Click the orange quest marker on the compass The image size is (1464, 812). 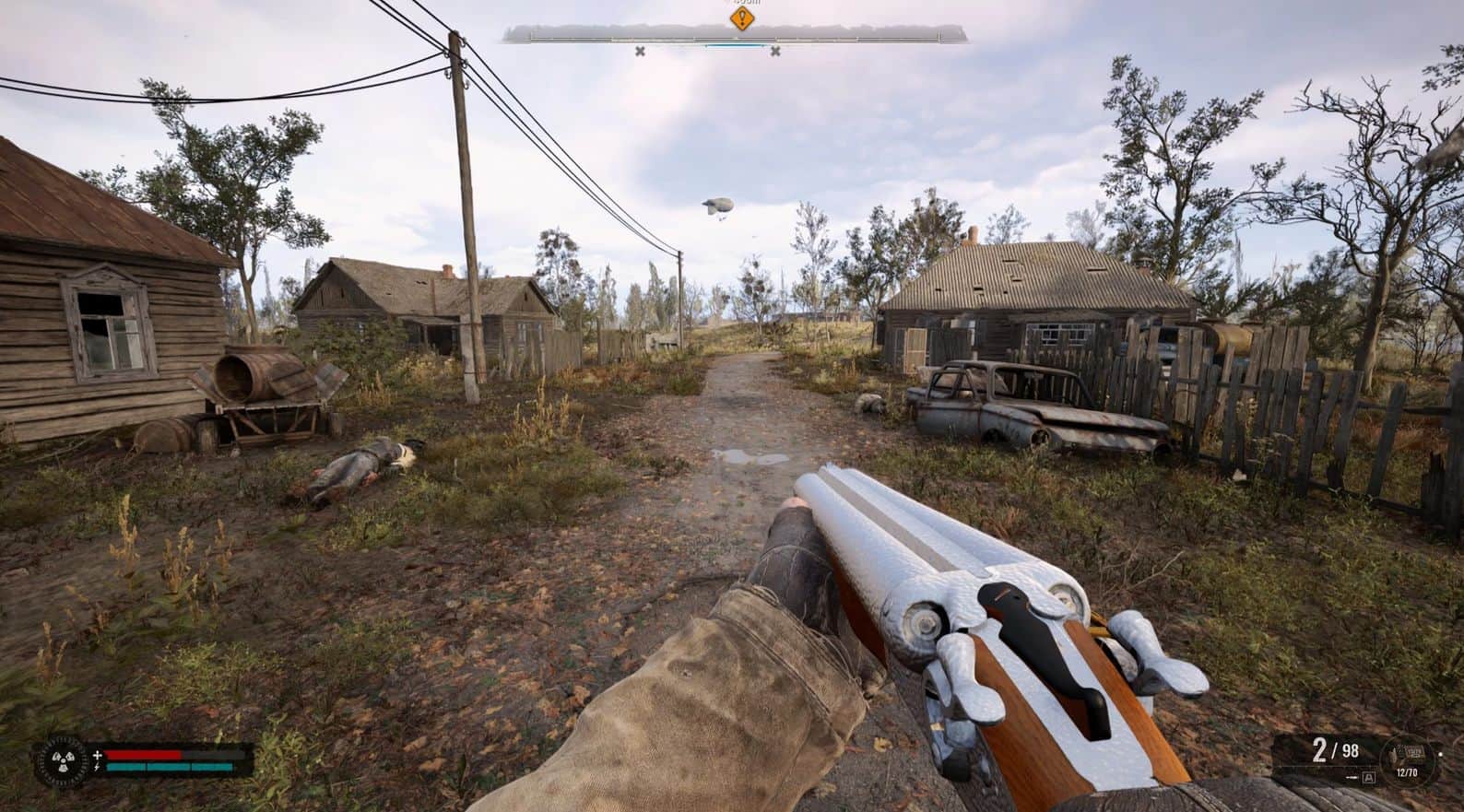(742, 18)
